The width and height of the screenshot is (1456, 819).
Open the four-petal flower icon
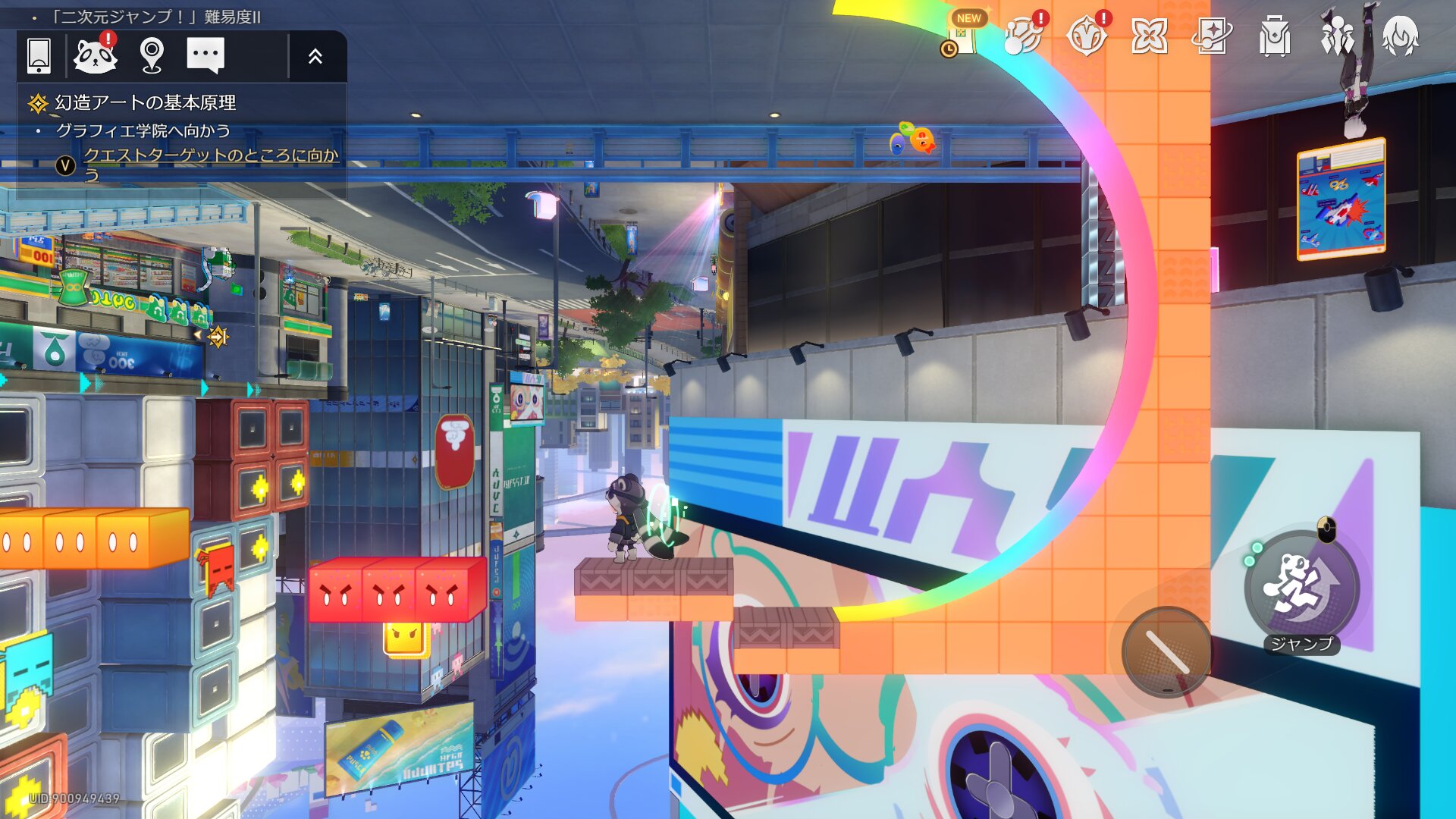click(x=1149, y=35)
